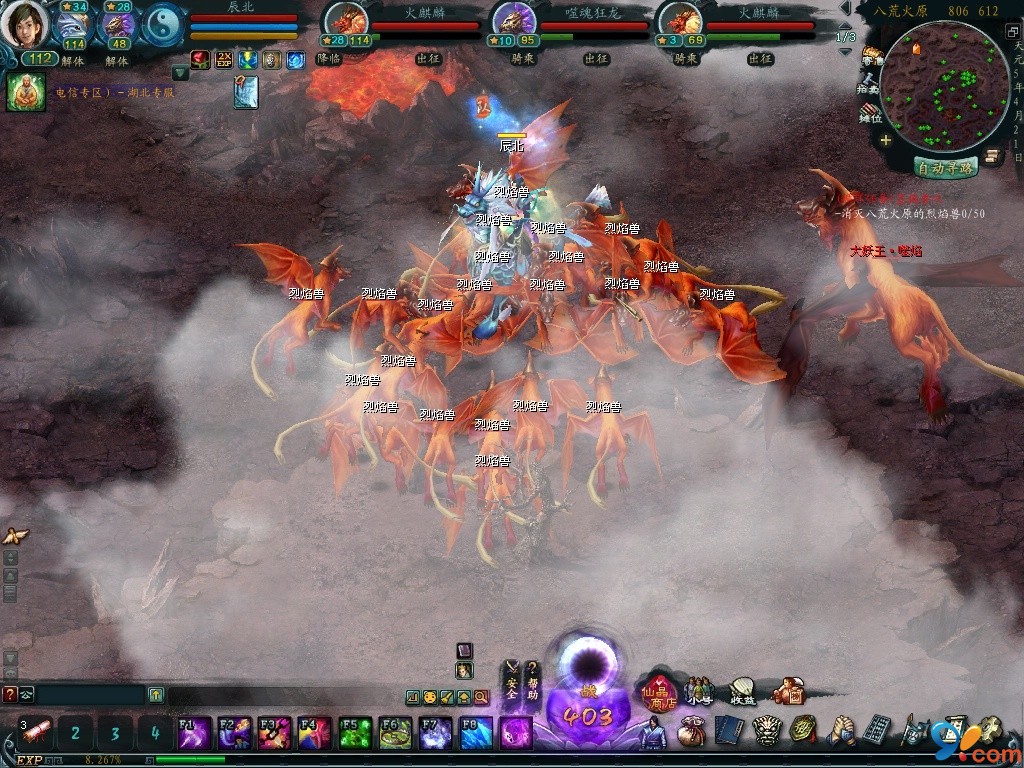
Task: Open the 收益 earnings button
Action: [742, 691]
